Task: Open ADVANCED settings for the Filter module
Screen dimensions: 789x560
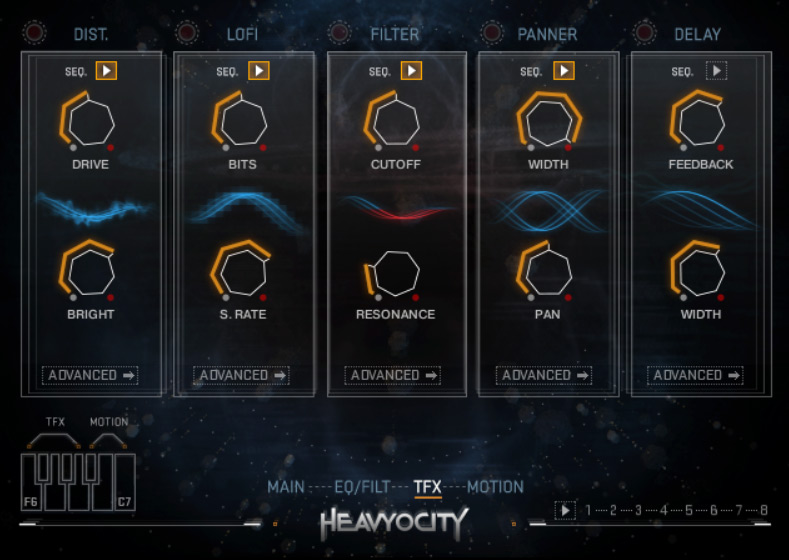Action: click(393, 375)
